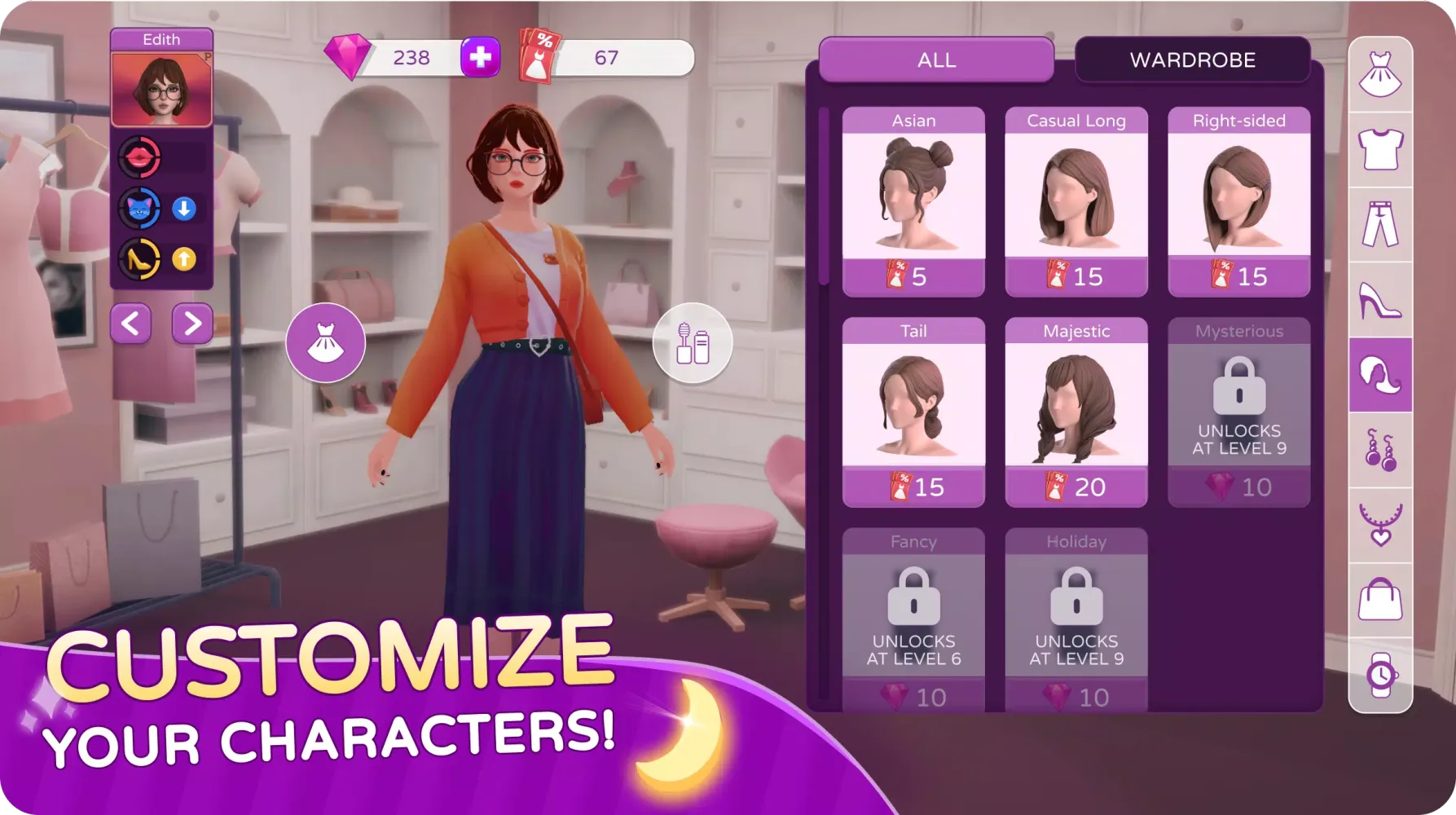Open the WARDROBE tab

click(x=1193, y=59)
